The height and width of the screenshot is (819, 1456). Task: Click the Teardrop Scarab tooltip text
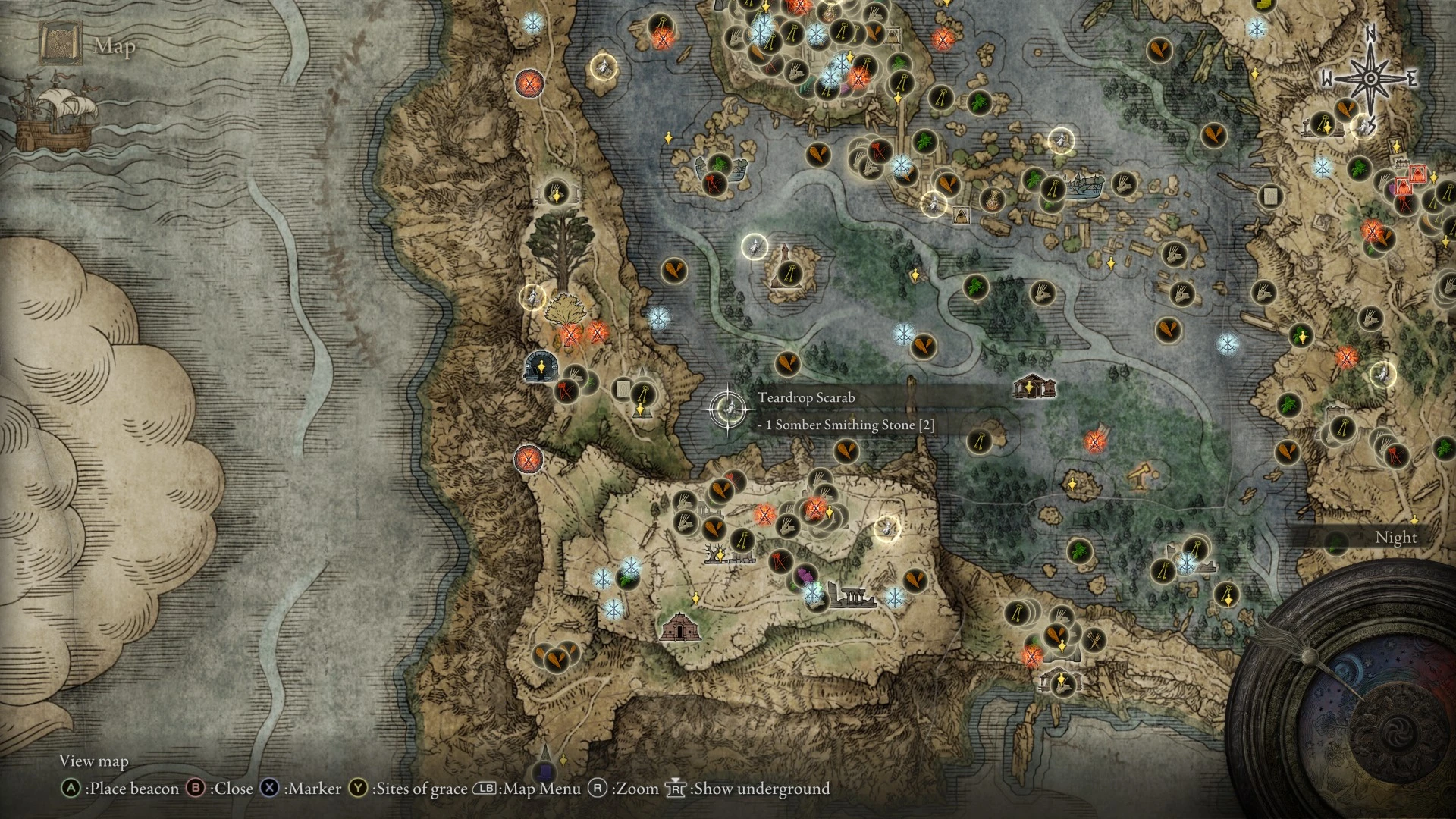tap(806, 396)
